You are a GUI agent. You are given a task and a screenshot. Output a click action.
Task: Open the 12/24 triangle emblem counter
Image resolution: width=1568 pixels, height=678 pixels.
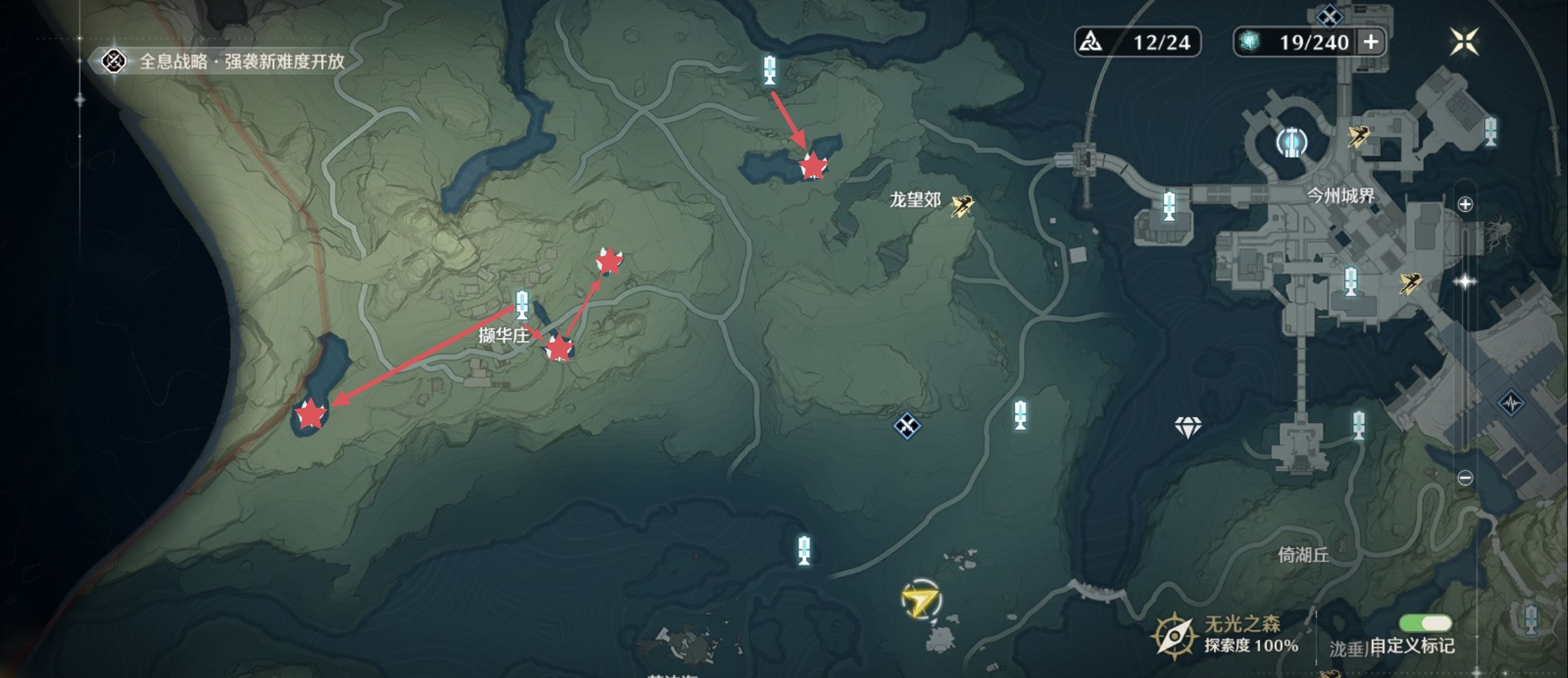coord(1137,42)
